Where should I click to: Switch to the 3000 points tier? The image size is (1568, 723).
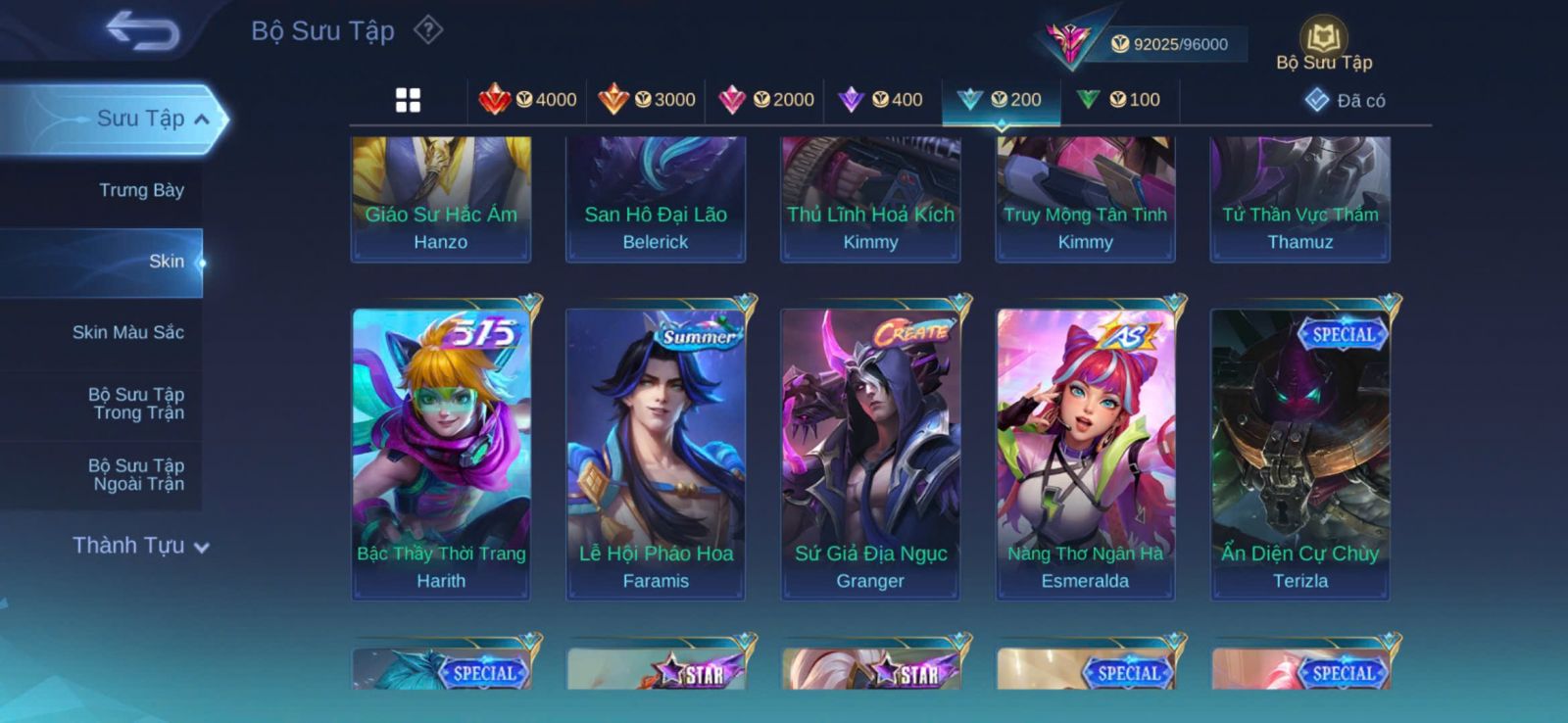[x=647, y=100]
